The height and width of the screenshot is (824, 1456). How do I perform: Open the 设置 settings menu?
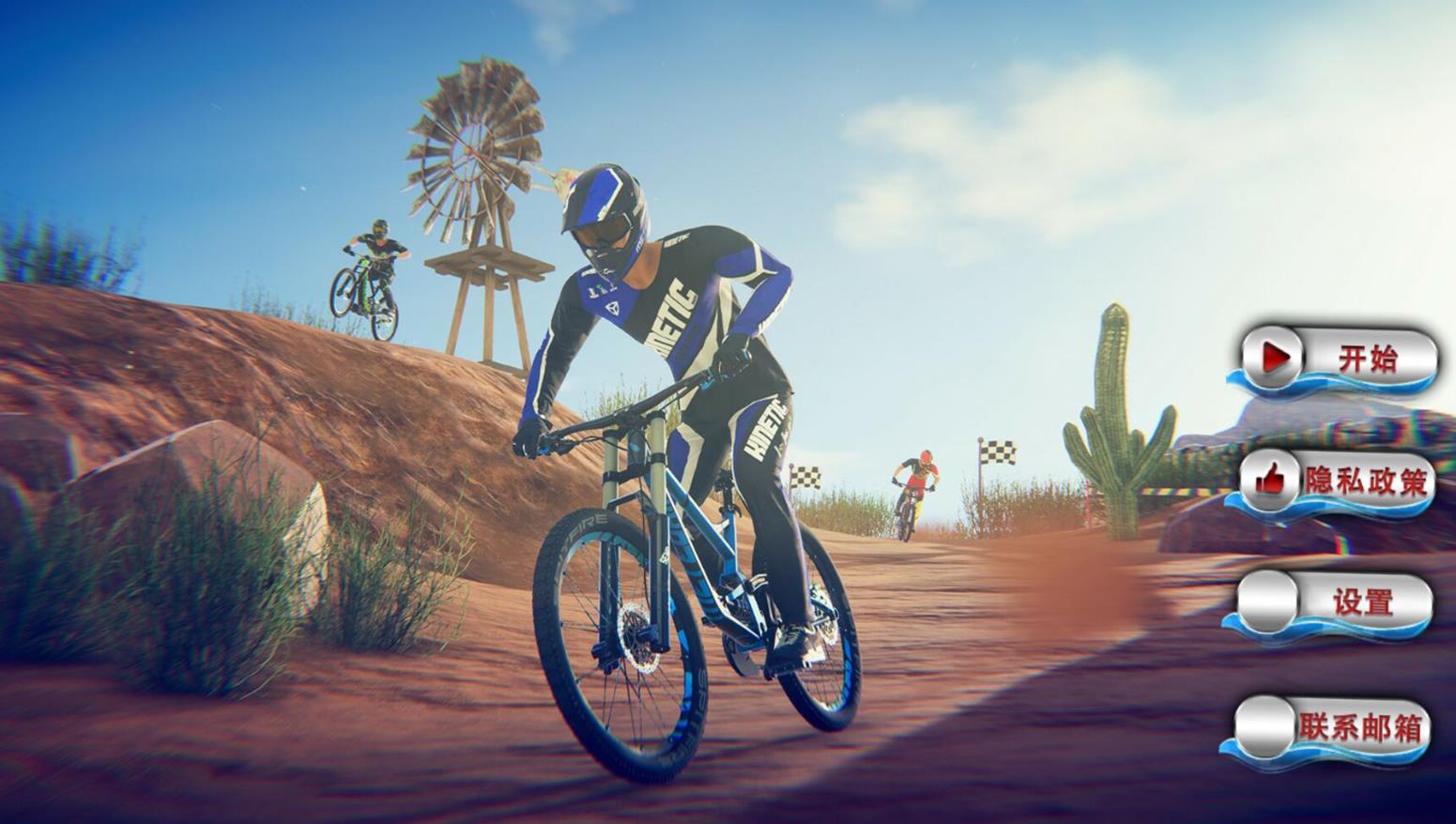(x=1334, y=603)
